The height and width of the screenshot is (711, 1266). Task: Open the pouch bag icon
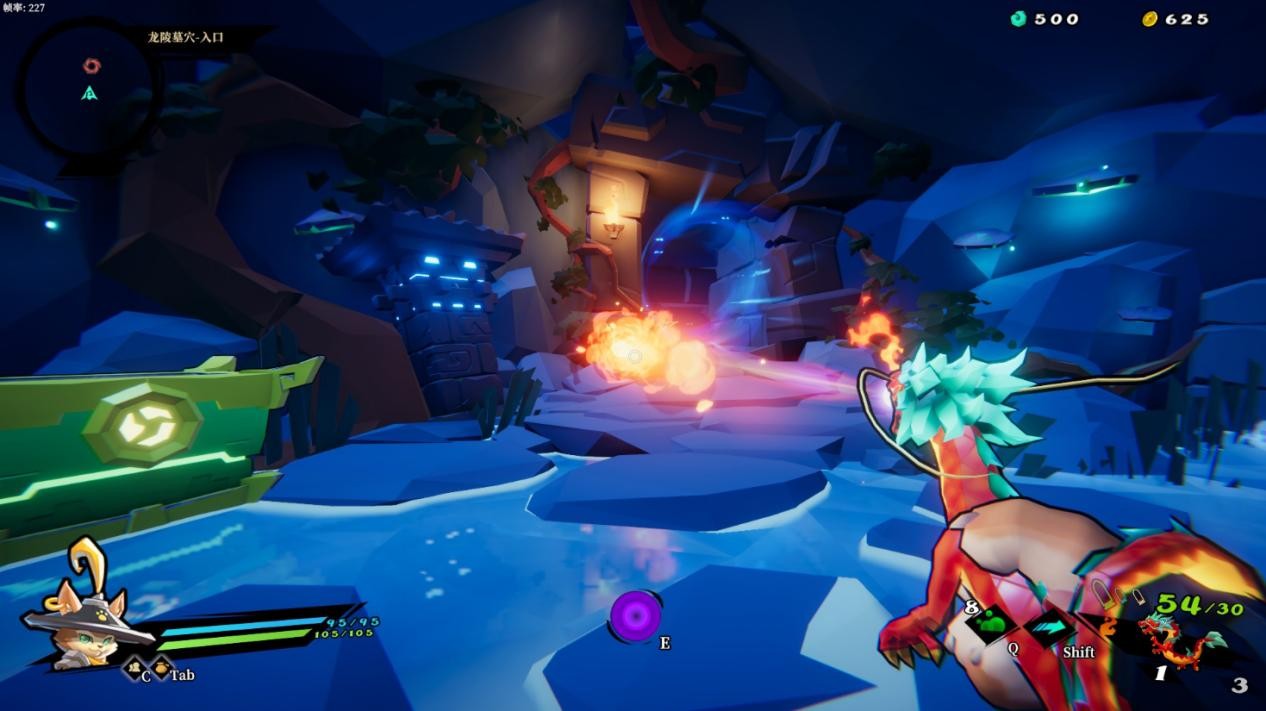point(160,666)
